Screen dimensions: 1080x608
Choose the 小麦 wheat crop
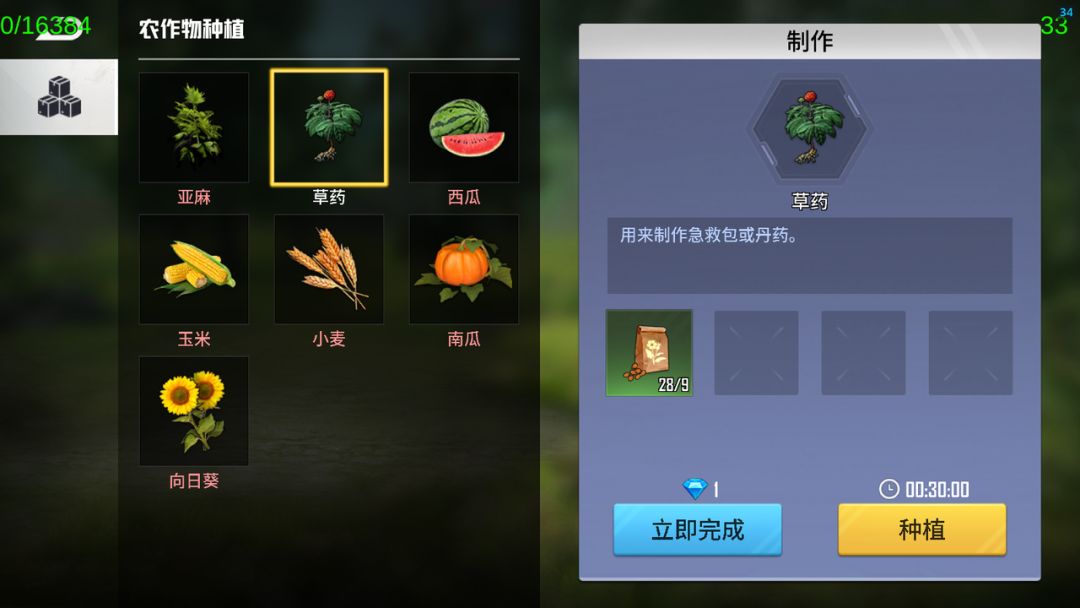point(329,269)
